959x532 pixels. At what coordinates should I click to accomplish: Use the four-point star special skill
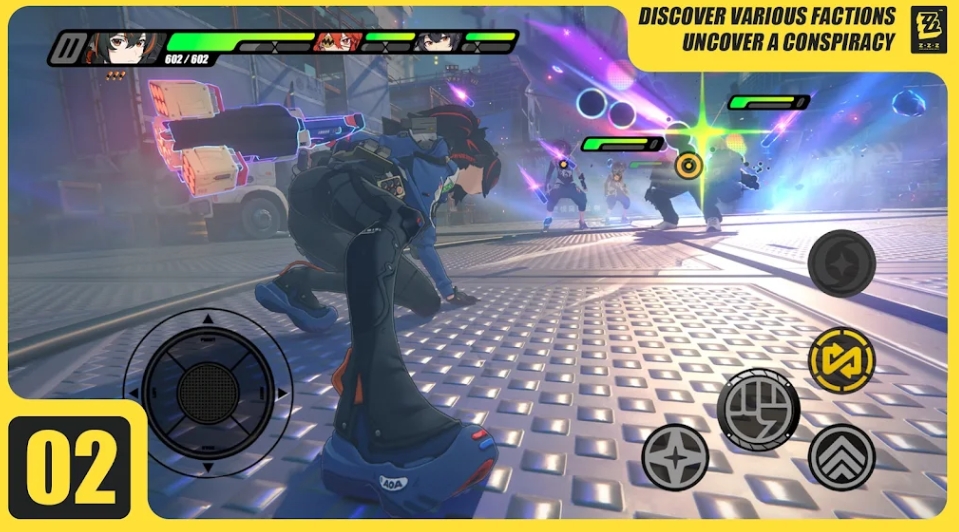675,457
